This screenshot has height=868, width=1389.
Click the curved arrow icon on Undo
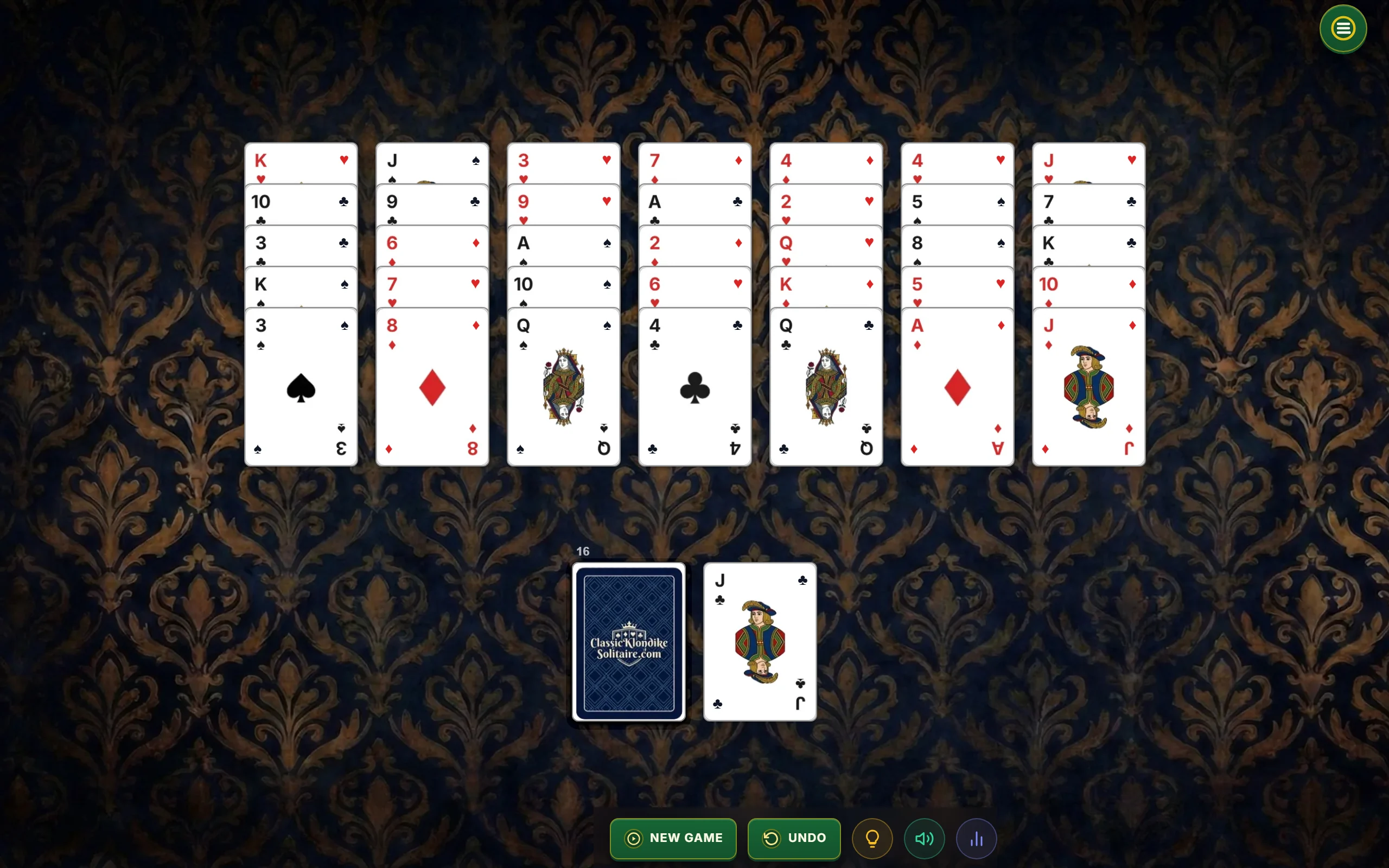point(772,838)
